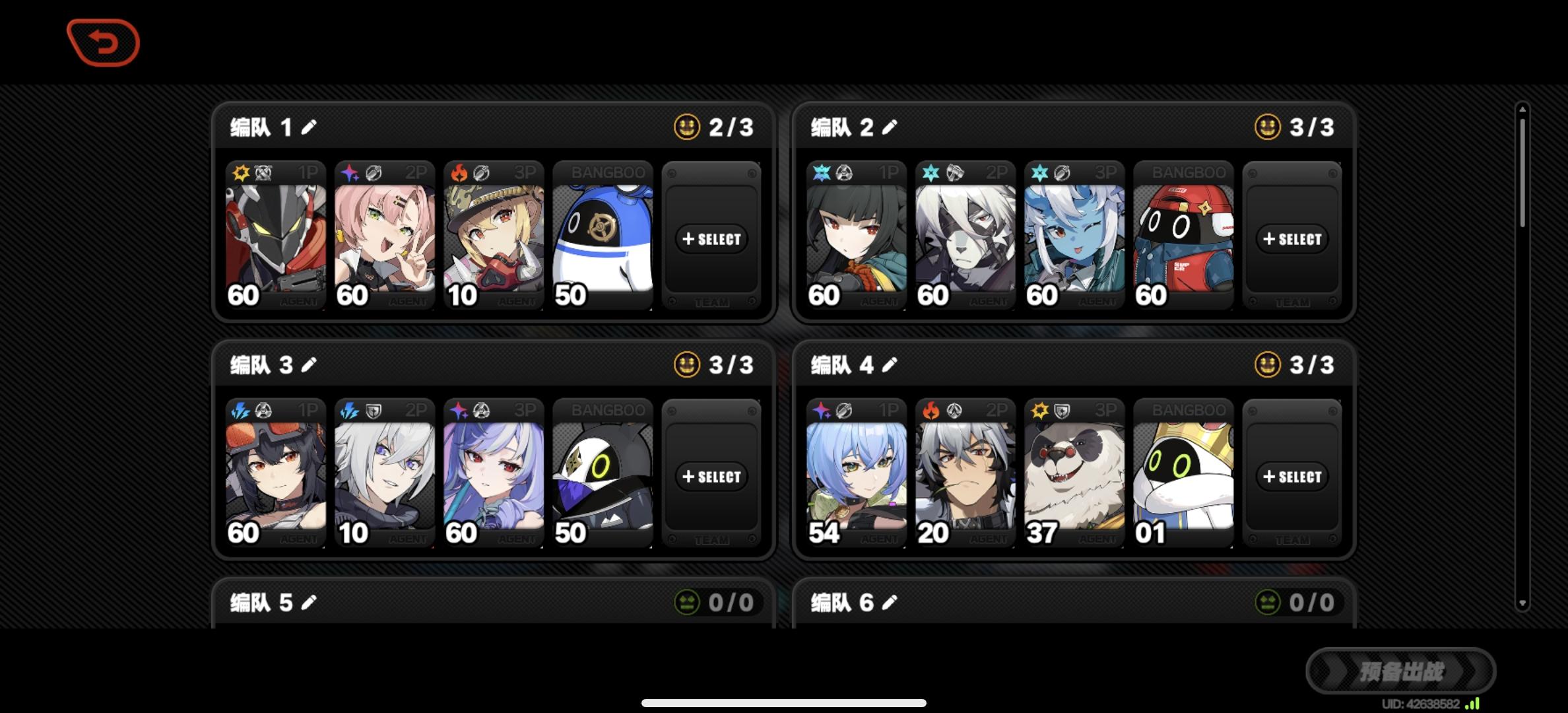The height and width of the screenshot is (713, 1568).
Task: Click the green smiley icon on 编队 5 header
Action: (686, 602)
